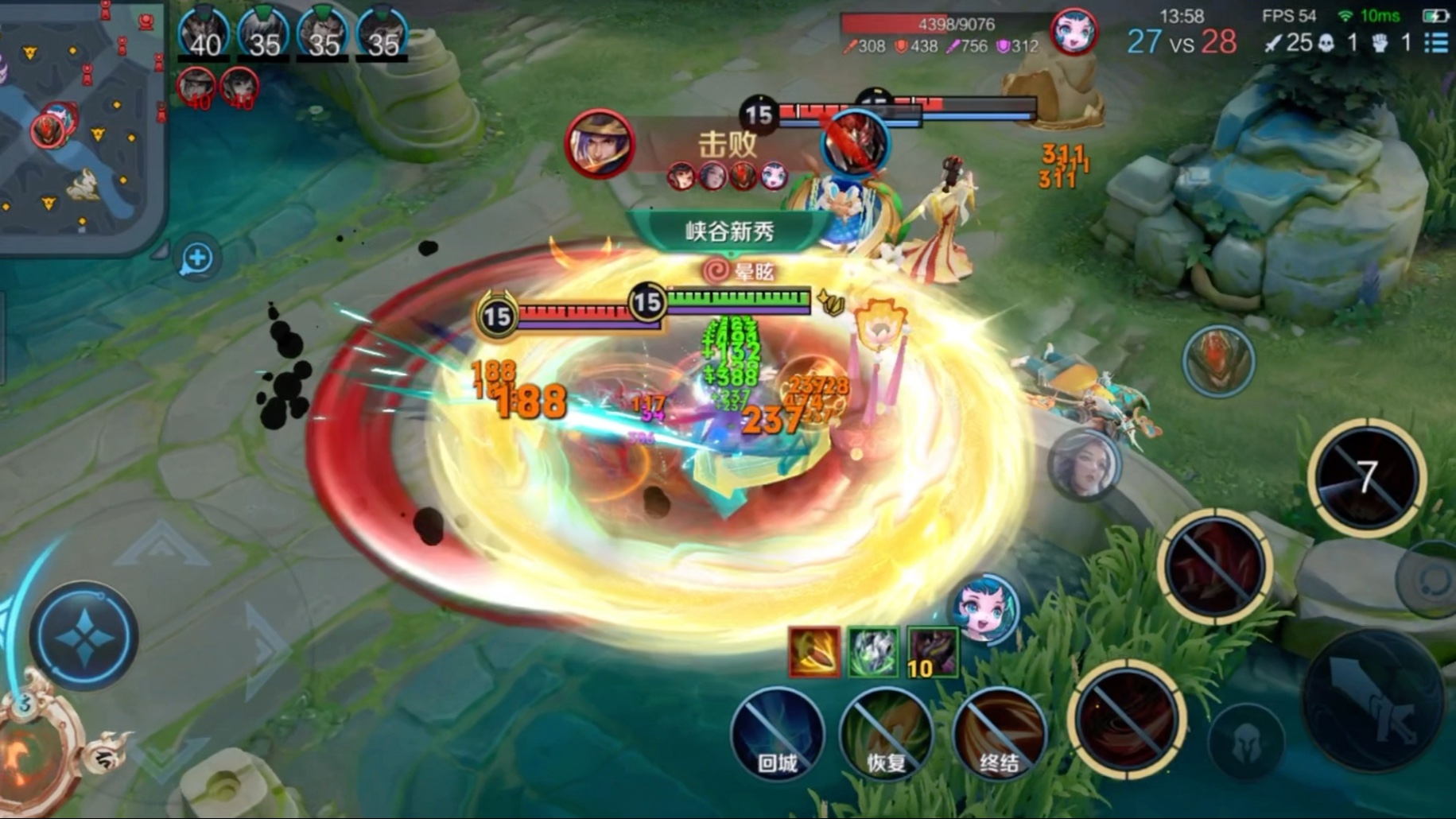Trigger the basic attack sword button
This screenshot has height=819, width=1456.
[x=1374, y=701]
